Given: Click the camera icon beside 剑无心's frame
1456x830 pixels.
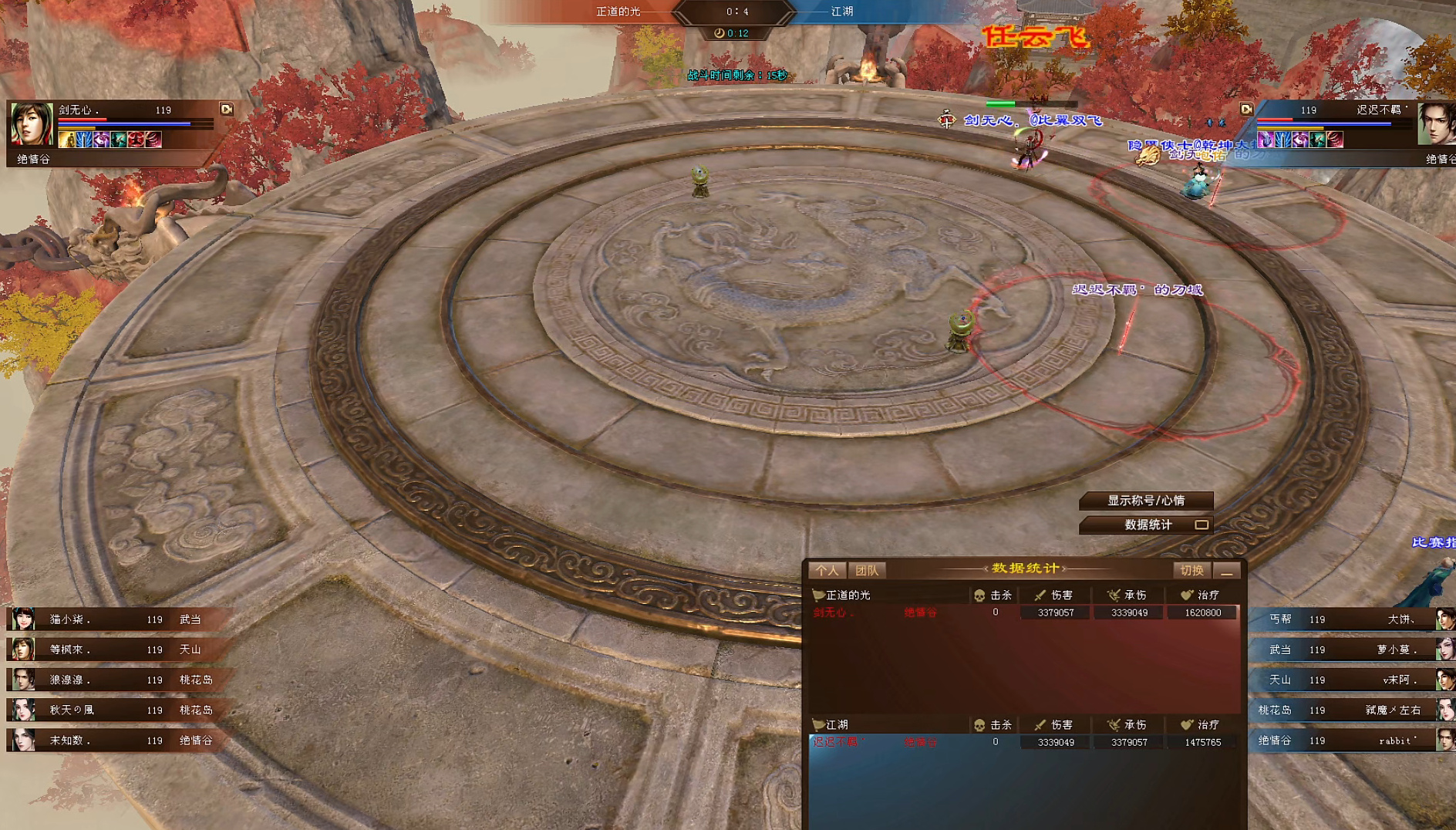Looking at the screenshot, I should pyautogui.click(x=227, y=110).
